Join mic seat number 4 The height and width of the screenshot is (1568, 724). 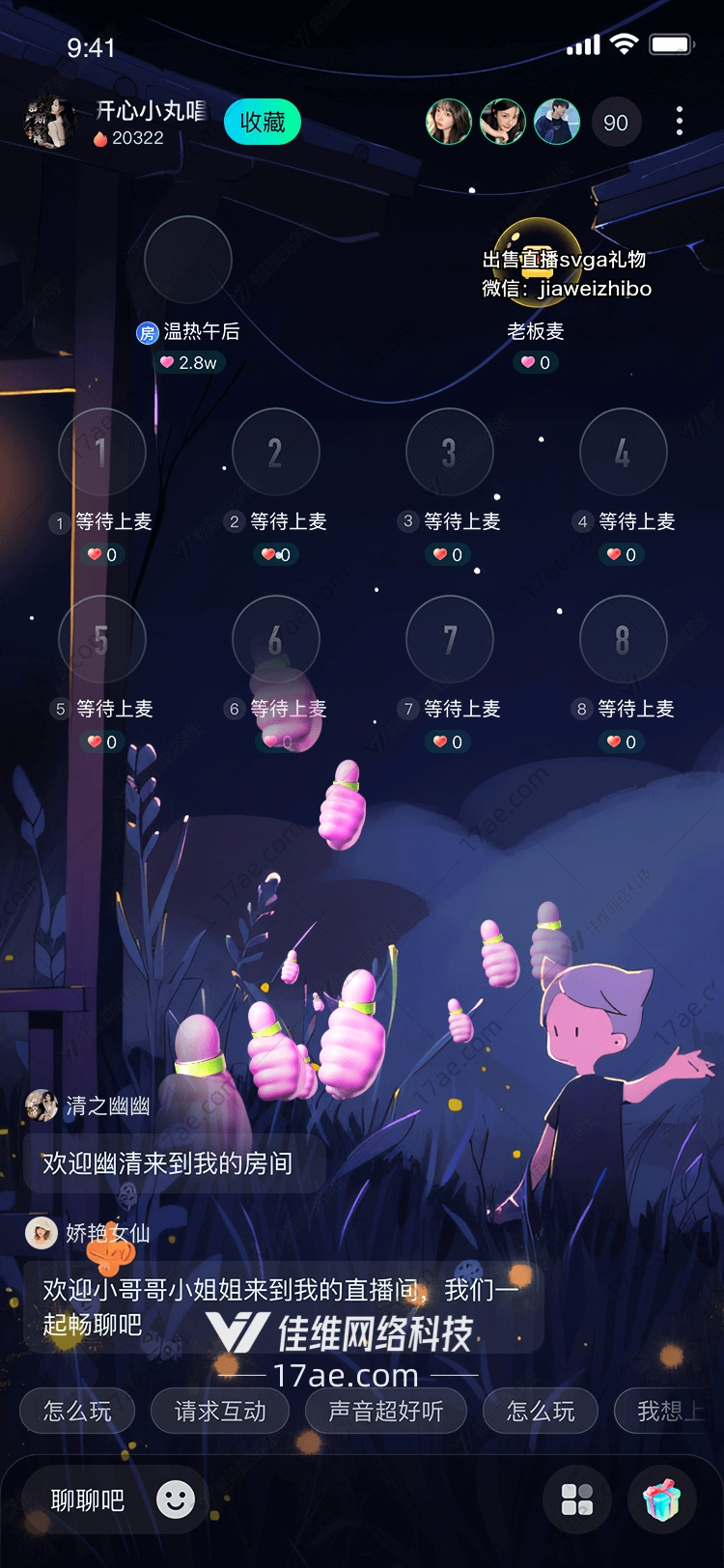[624, 452]
